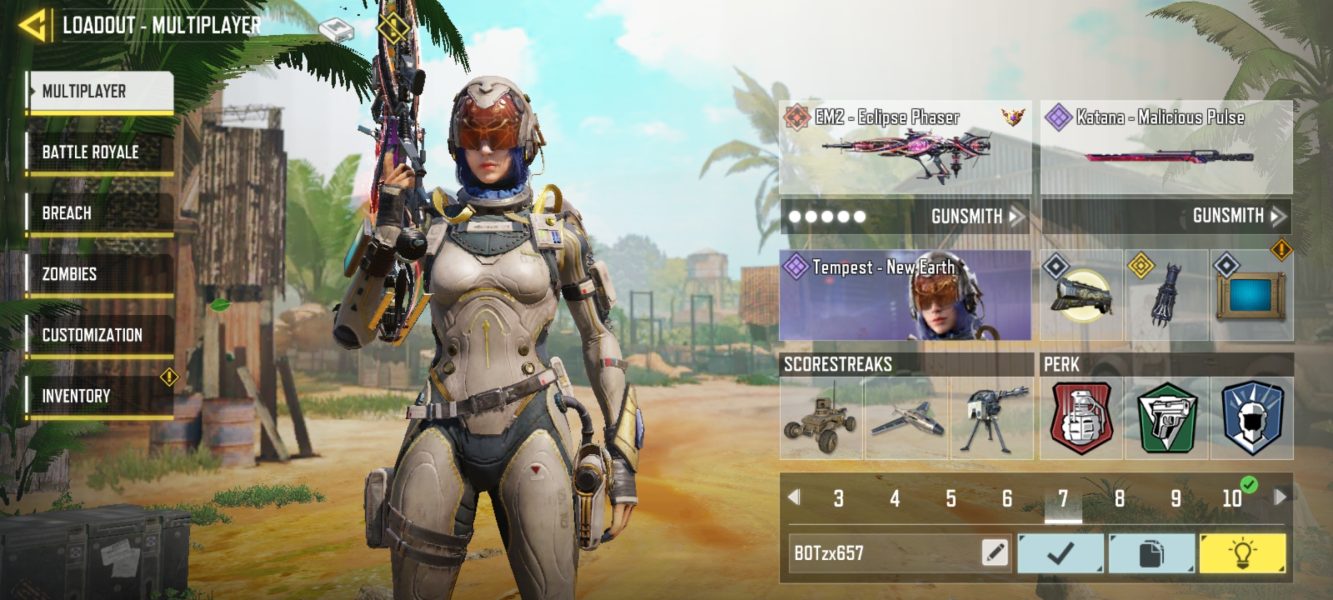
Task: Open Gunsmith for the Katana
Action: click(1238, 216)
